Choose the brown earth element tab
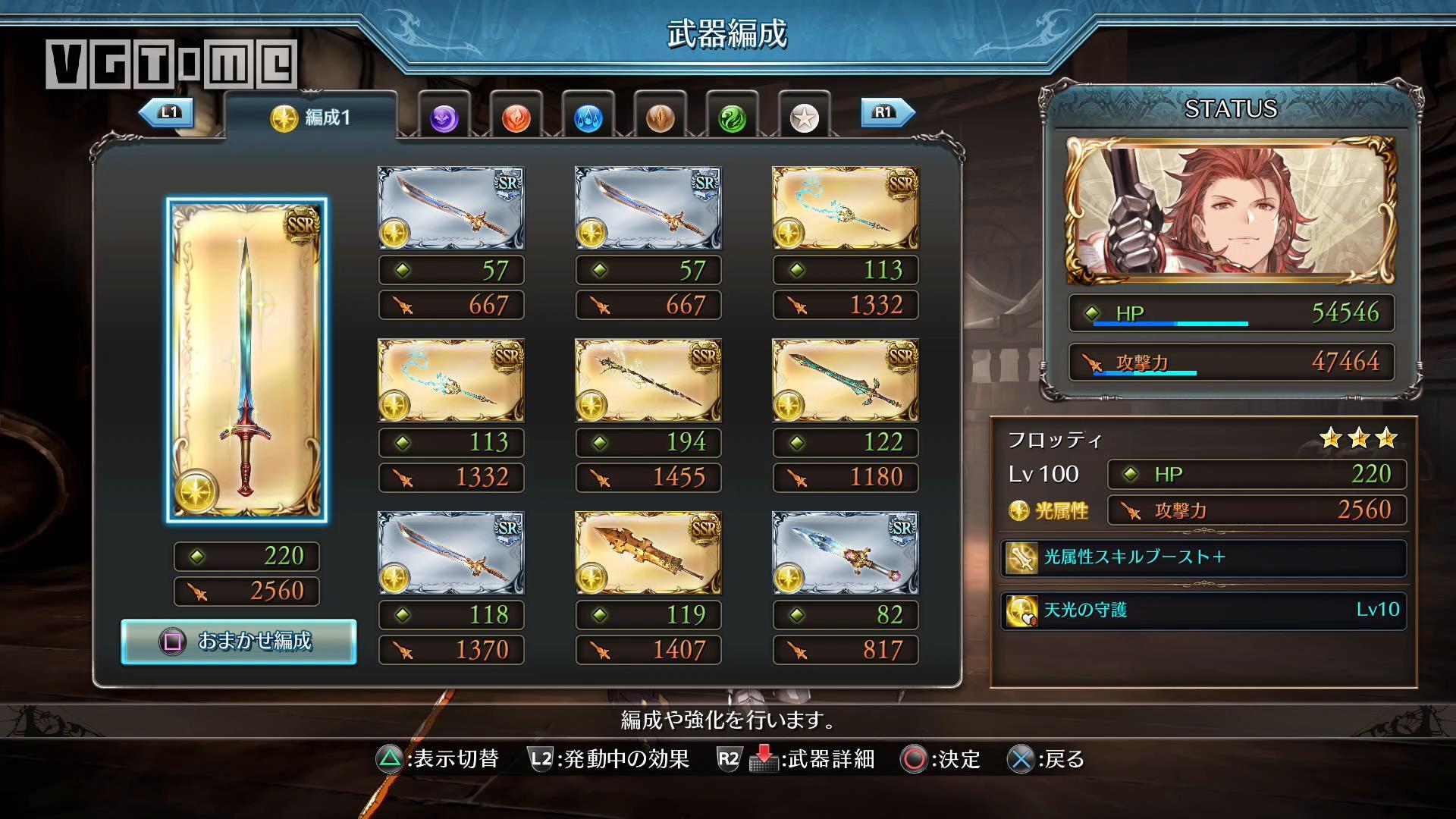The width and height of the screenshot is (1456, 819). [x=660, y=118]
